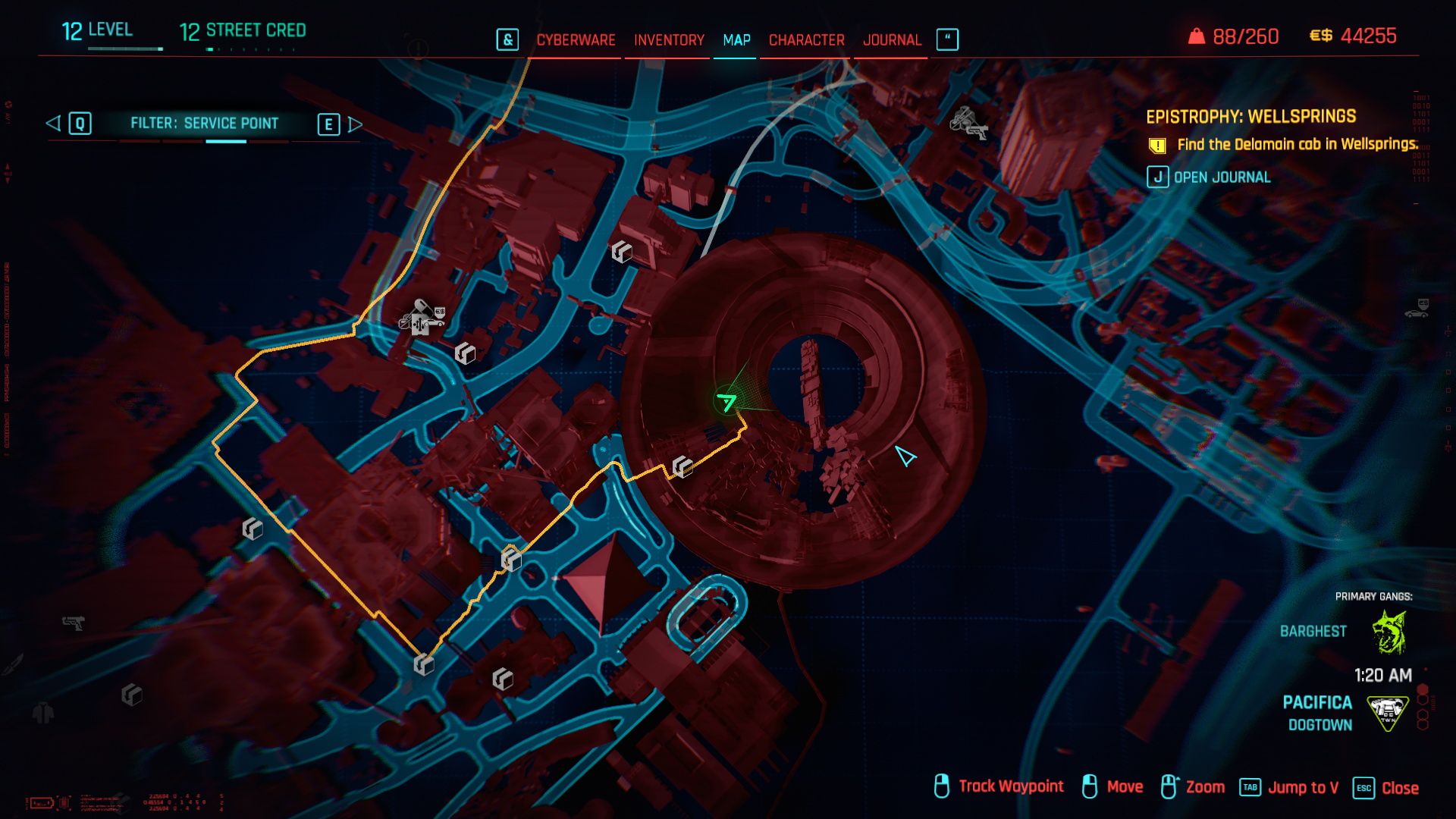Click the green player position marker

click(726, 402)
